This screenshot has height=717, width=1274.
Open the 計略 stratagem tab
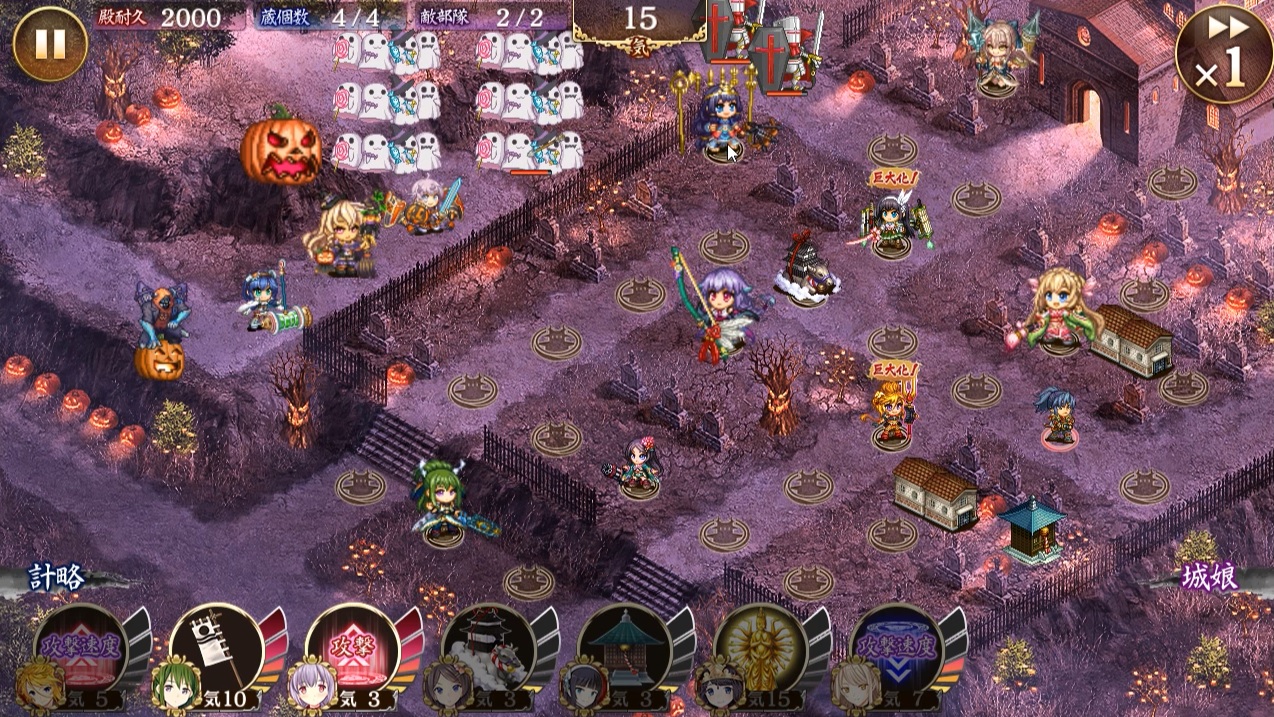coord(58,579)
